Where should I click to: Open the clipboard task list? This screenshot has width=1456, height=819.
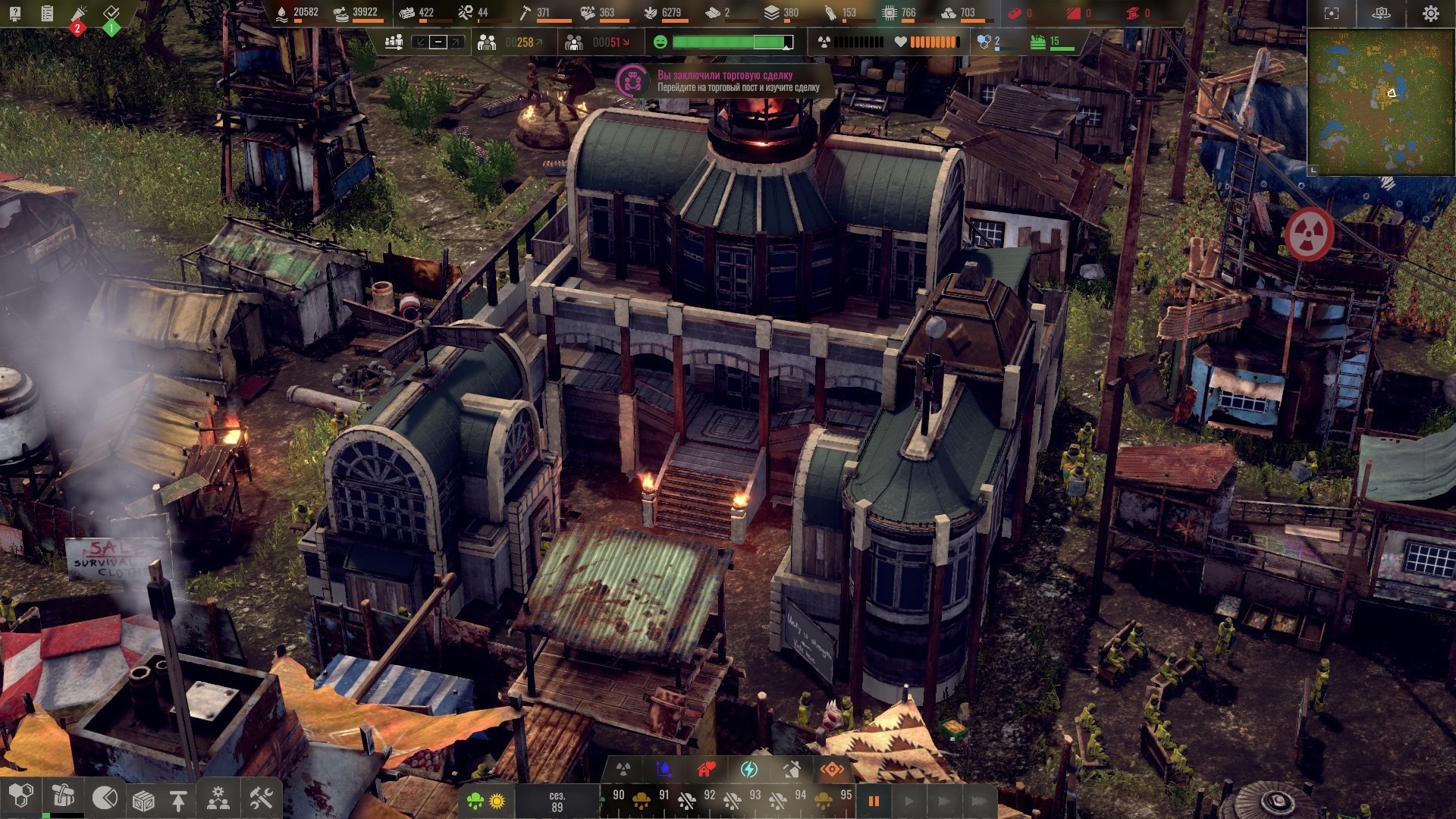pyautogui.click(x=47, y=13)
